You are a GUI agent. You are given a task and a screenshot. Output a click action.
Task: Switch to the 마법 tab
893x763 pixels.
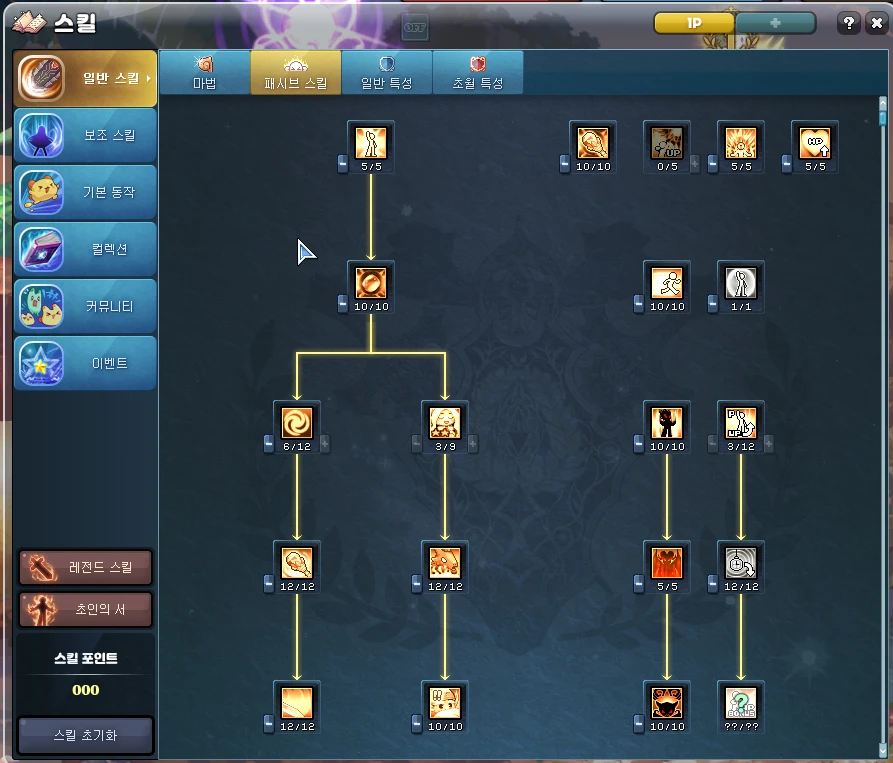coord(204,73)
